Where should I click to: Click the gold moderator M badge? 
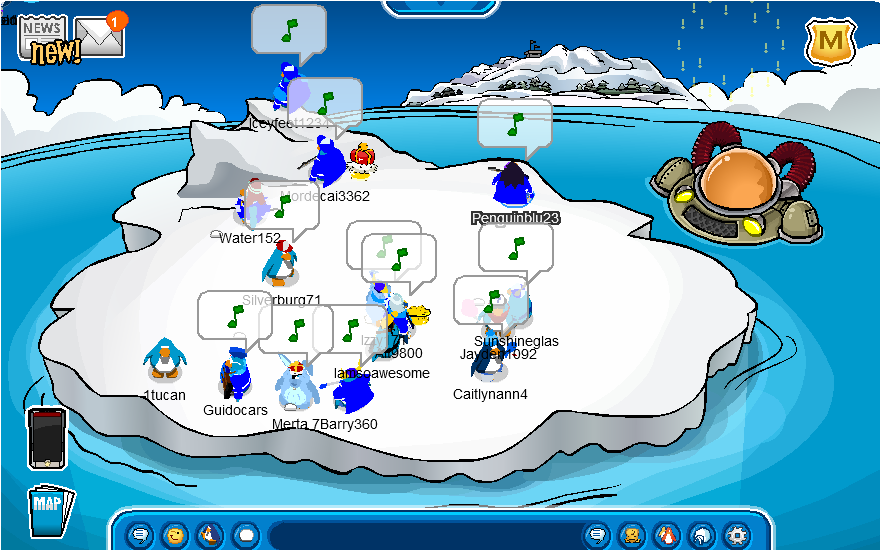pyautogui.click(x=829, y=41)
